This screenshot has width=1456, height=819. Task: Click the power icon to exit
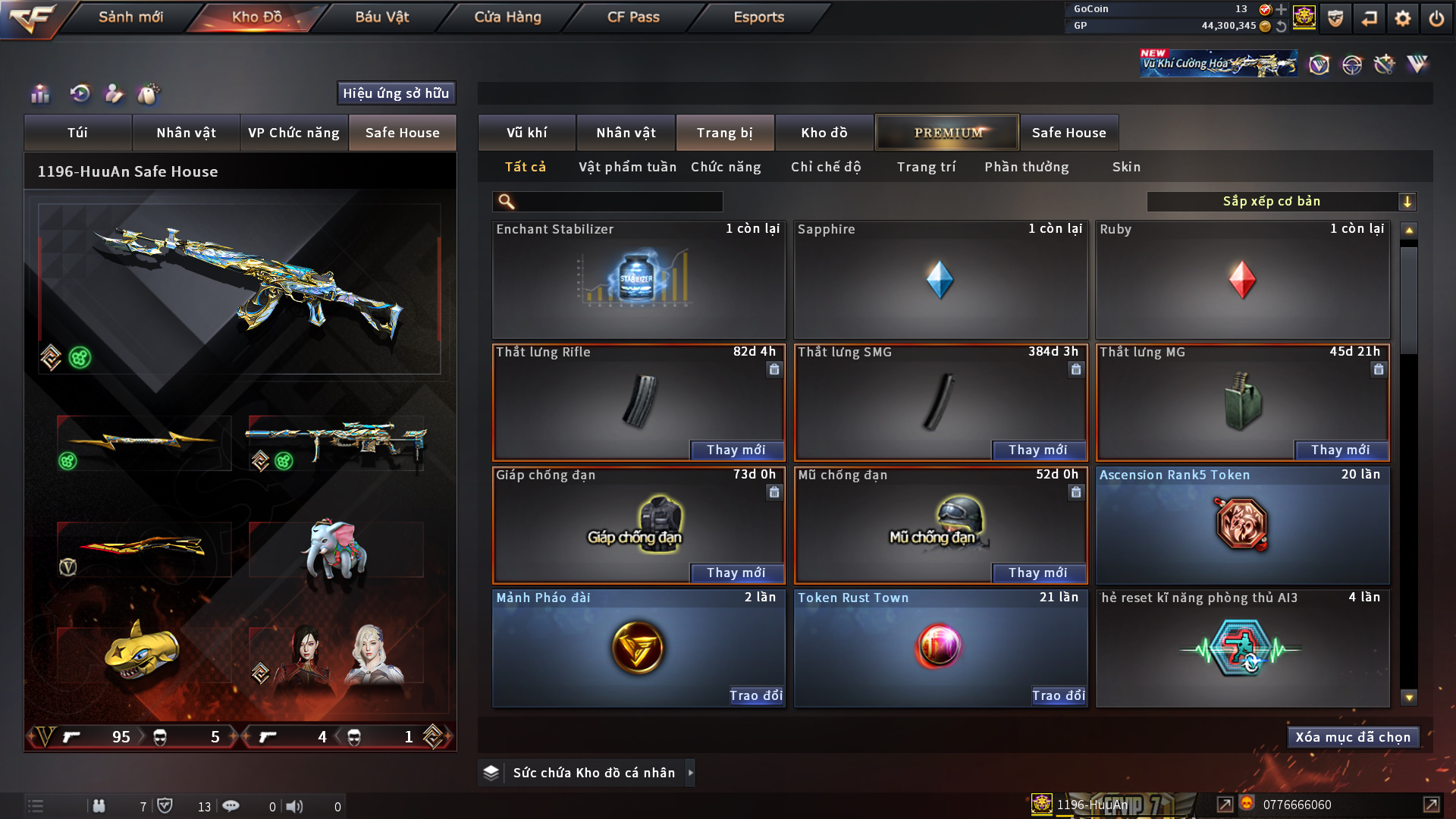[x=1436, y=18]
